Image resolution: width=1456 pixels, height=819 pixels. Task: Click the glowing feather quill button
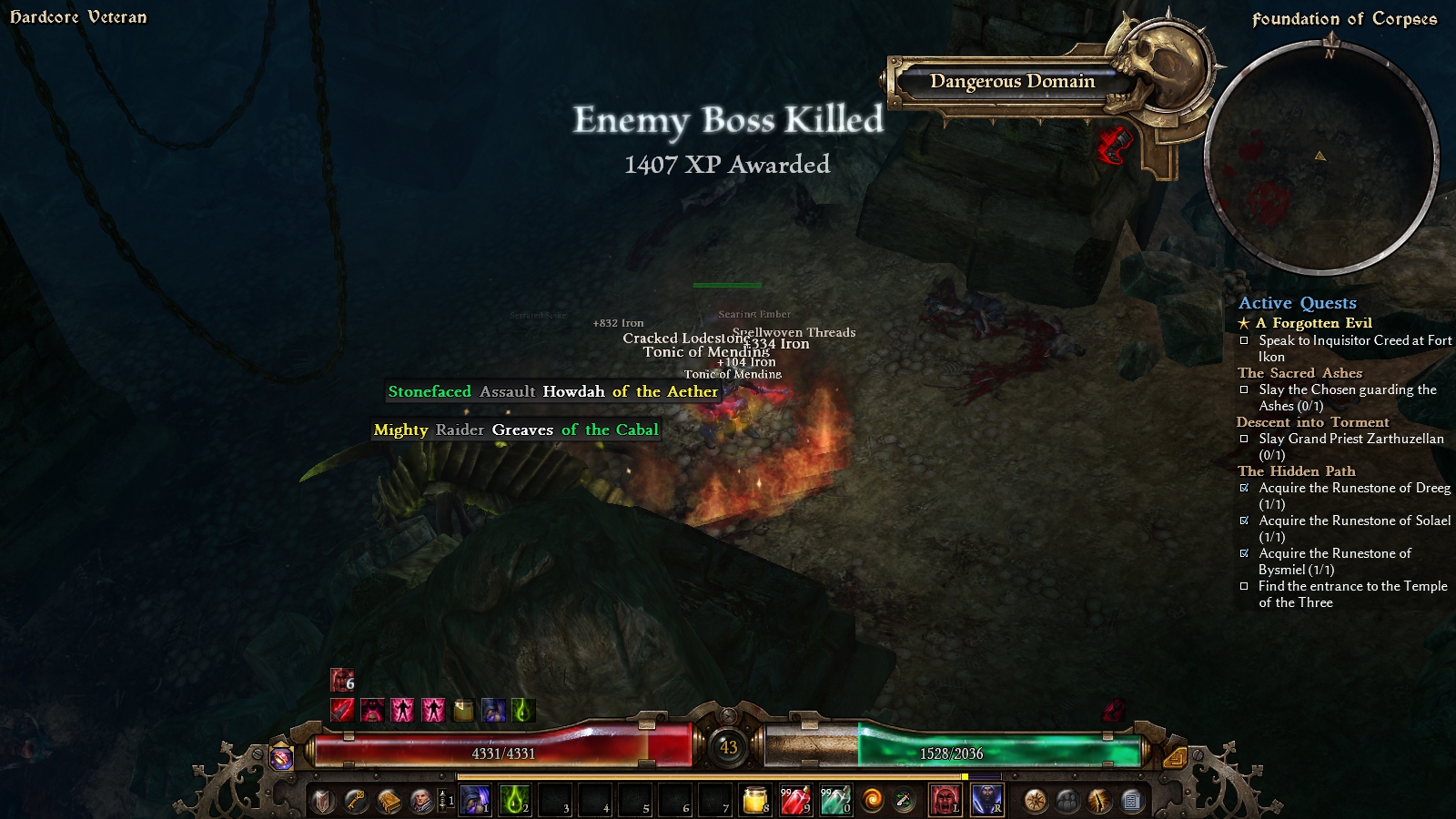coord(1099,801)
